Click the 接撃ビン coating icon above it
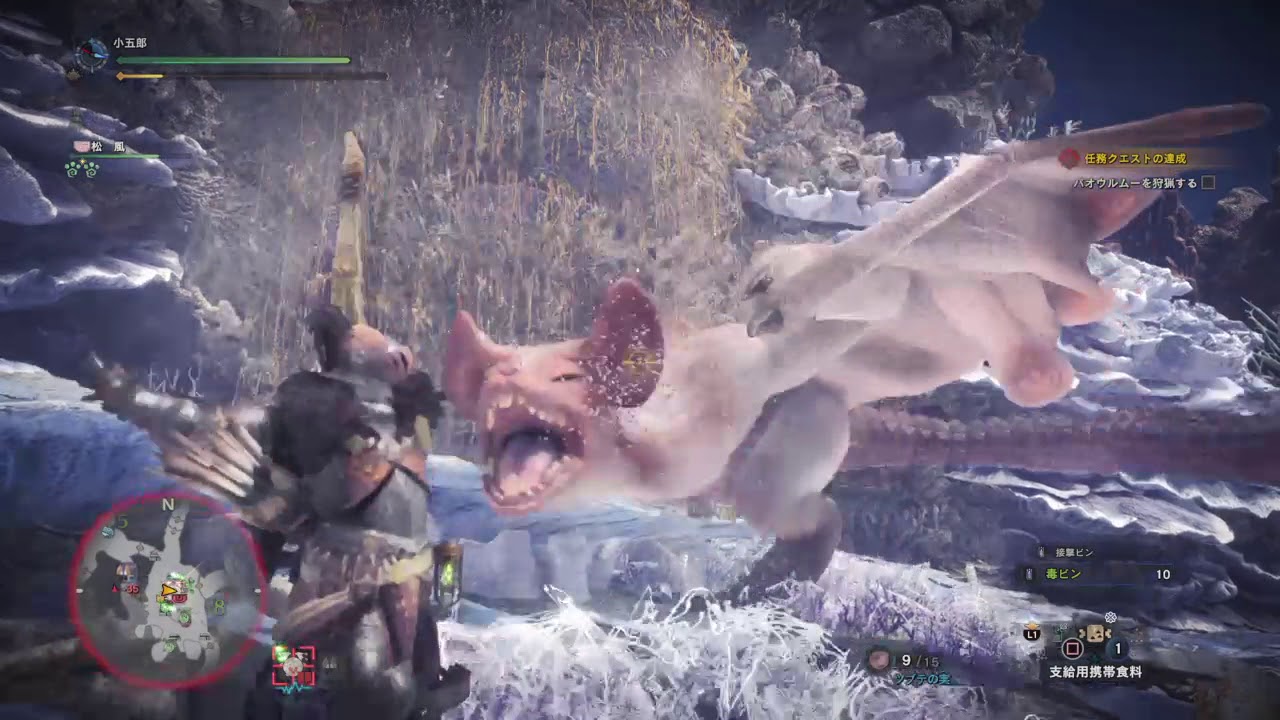The image size is (1280, 720). 1041,551
